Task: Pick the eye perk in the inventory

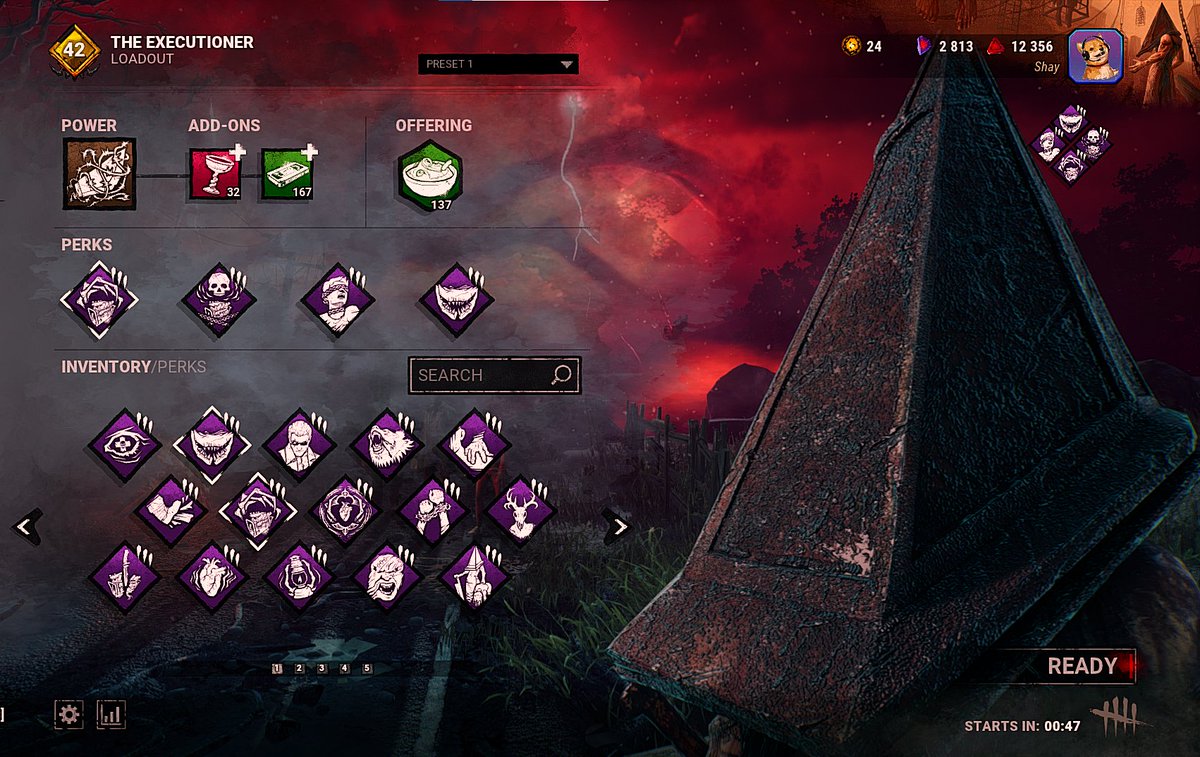Action: [125, 444]
